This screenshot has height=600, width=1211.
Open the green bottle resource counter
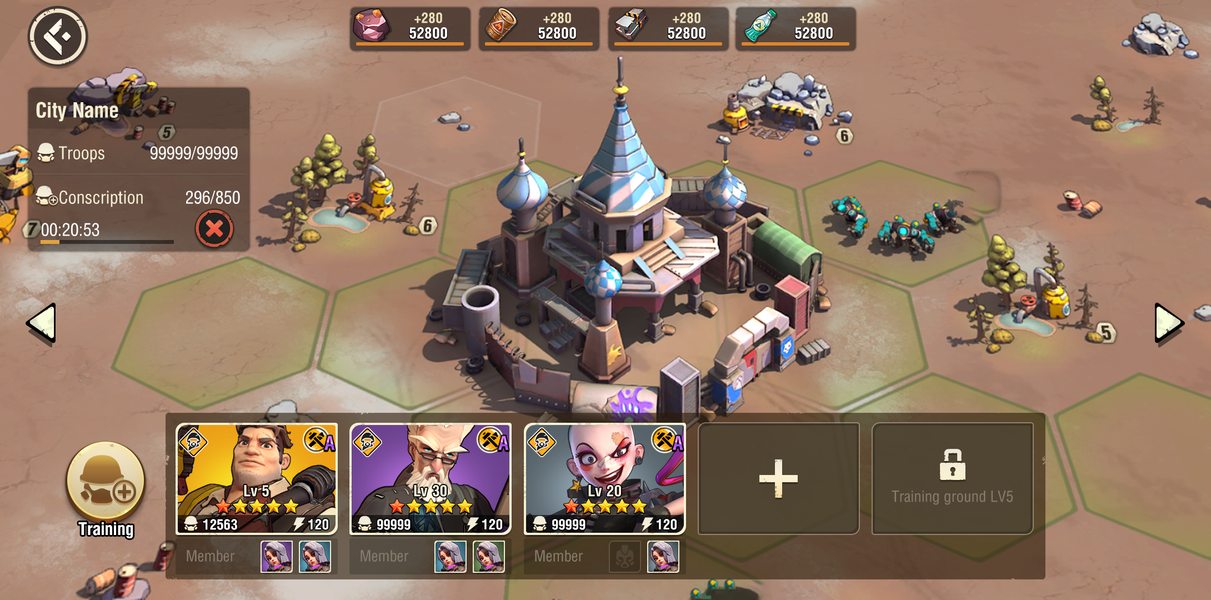(x=796, y=27)
